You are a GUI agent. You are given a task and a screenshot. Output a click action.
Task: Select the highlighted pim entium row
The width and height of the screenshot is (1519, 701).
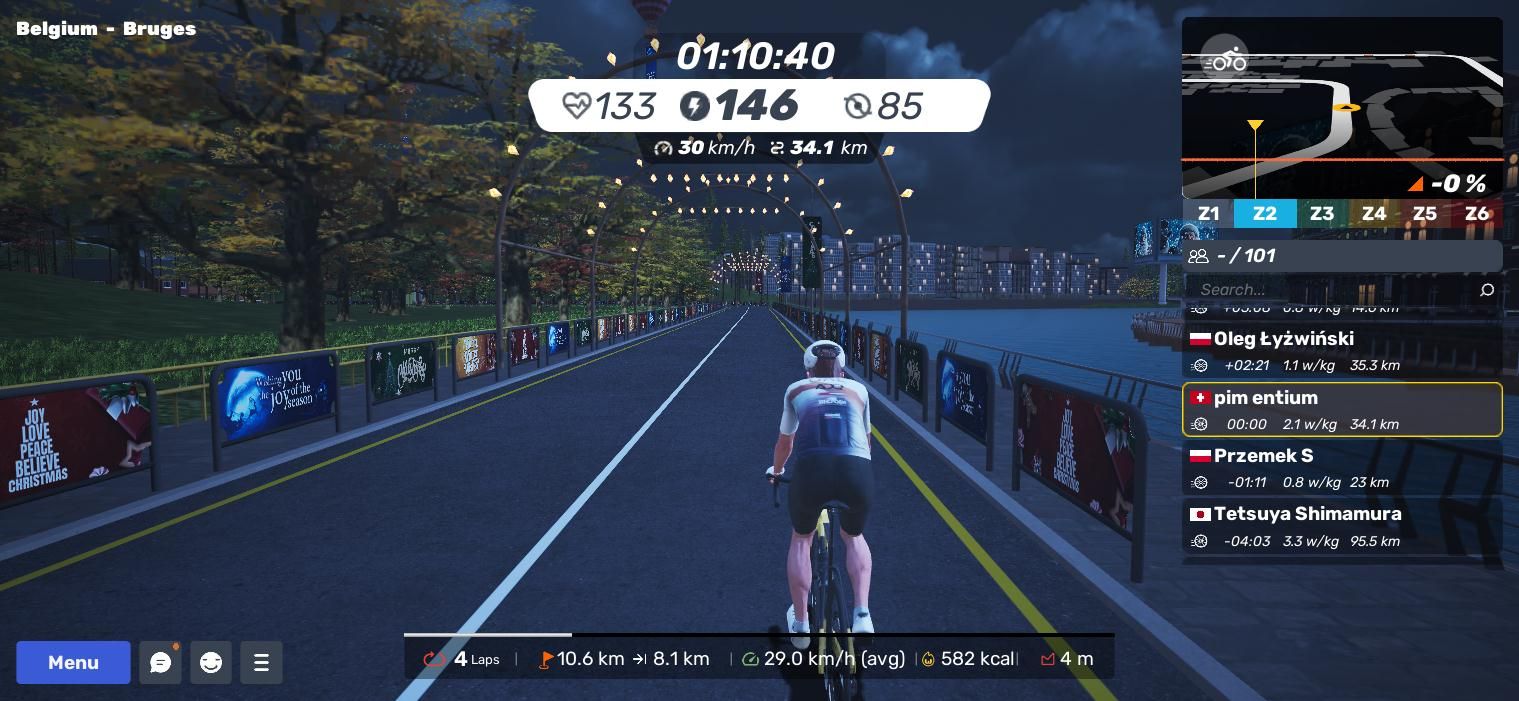coord(1341,410)
